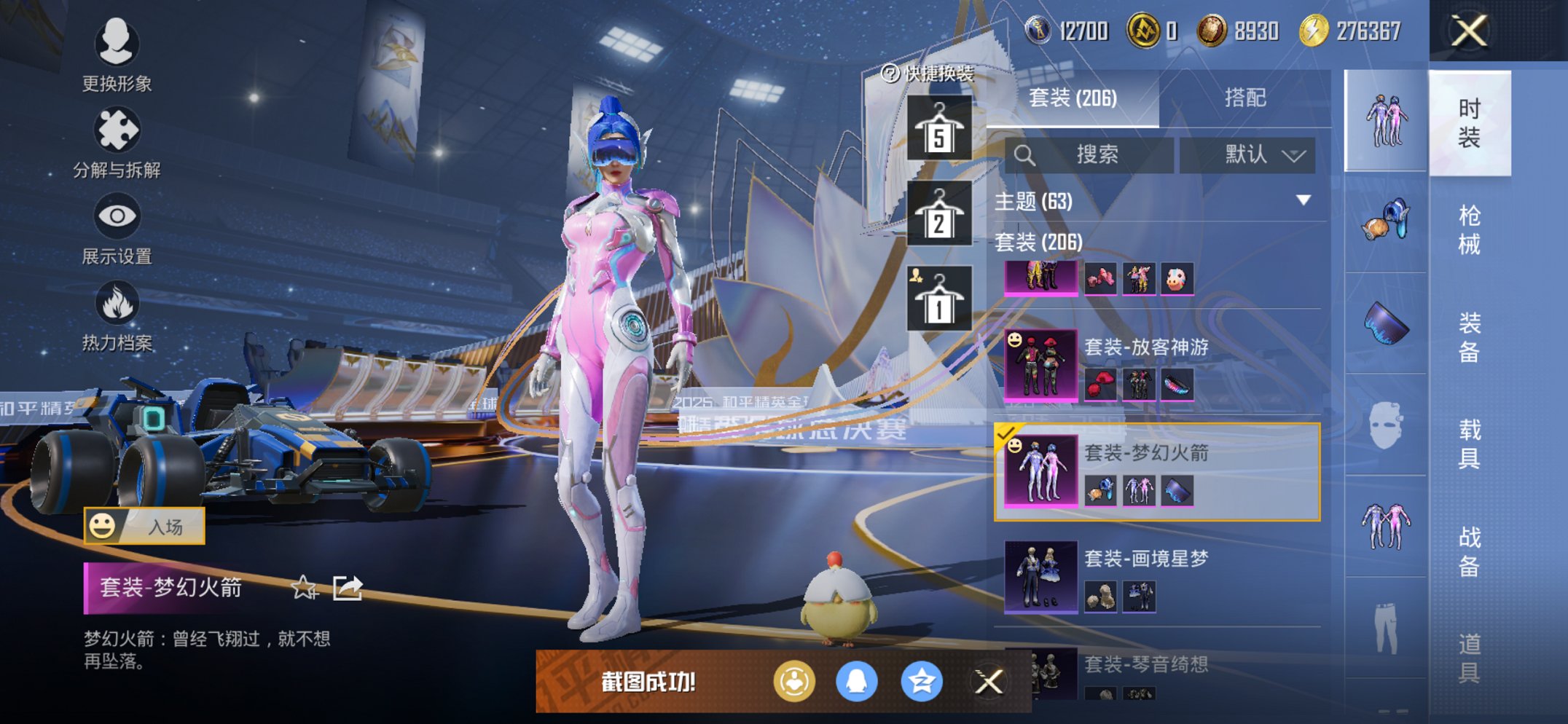Dismiss the 截图成功 screenshot banner
Image resolution: width=1568 pixels, height=724 pixels.
coord(989,682)
